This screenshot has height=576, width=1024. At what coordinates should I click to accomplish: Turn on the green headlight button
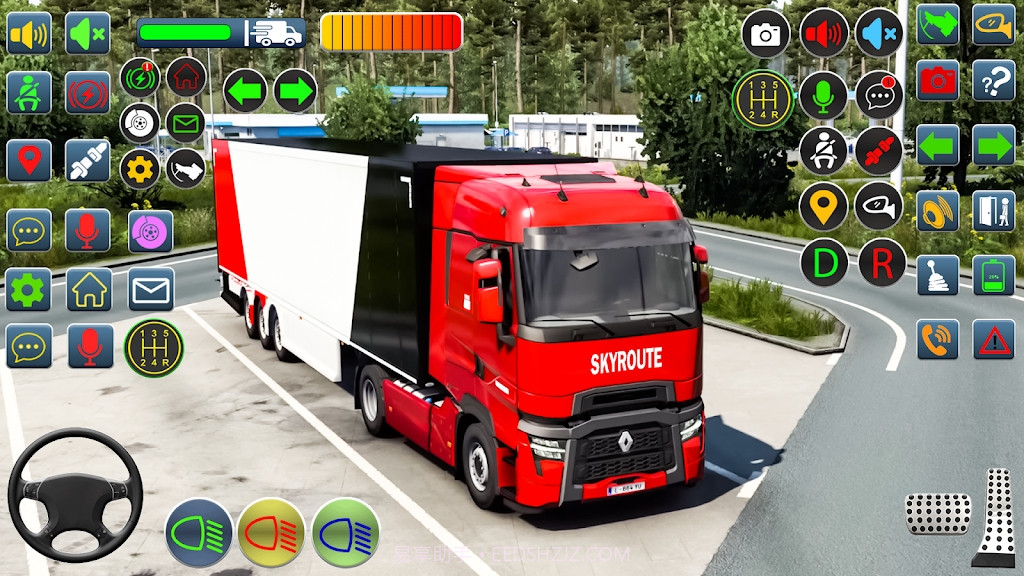199,532
